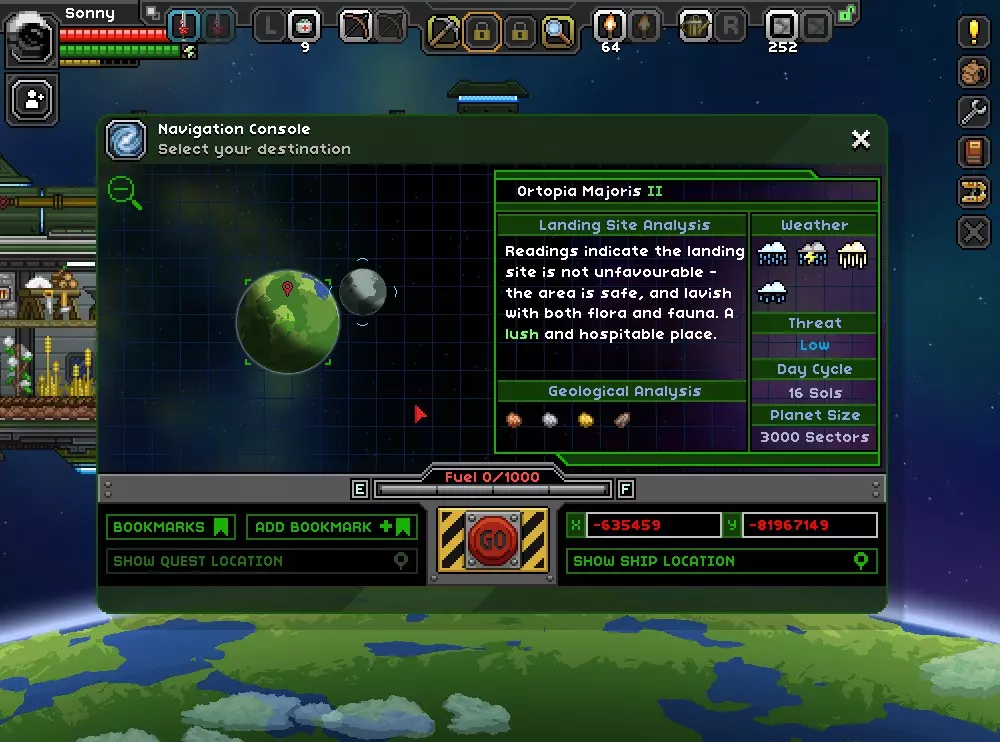Open the codex book
The height and width of the screenshot is (742, 1000).
[973, 152]
